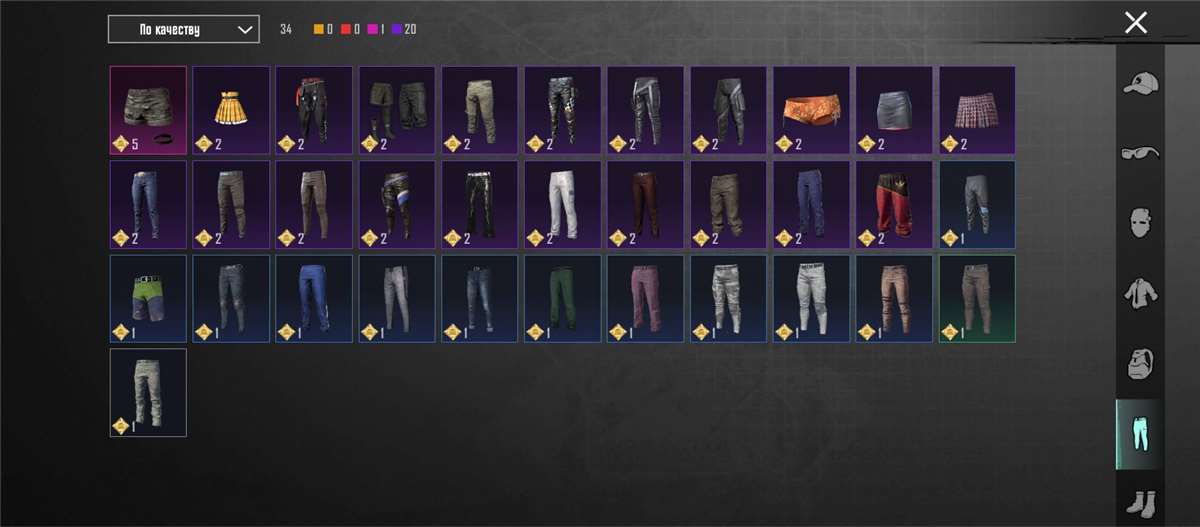Pick the gray mini skirt

[895, 109]
